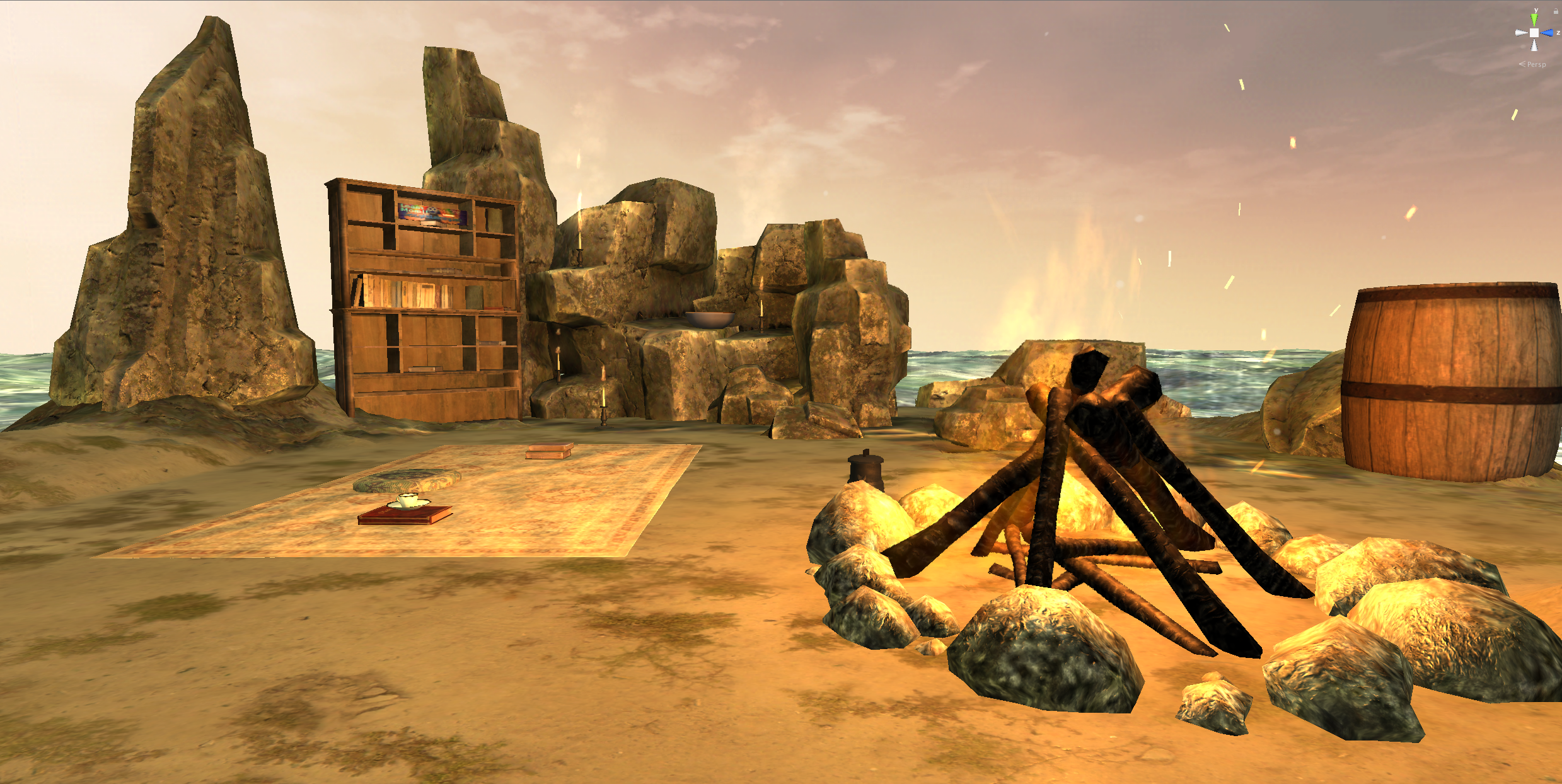Toggle the scene gizmo rotation lock icon
The image size is (1562, 784).
(1556, 11)
